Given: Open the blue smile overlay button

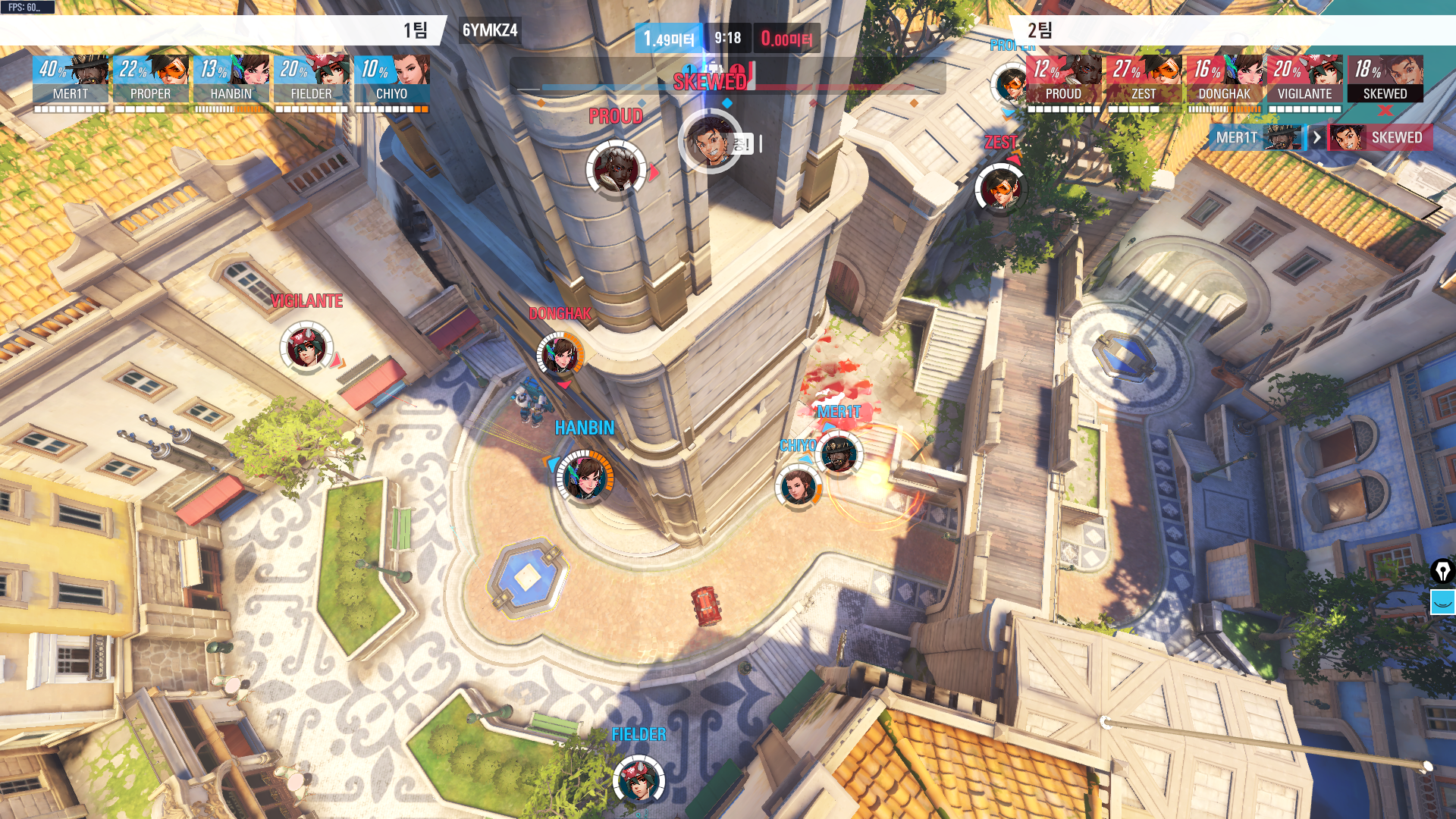Looking at the screenshot, I should 1442,602.
